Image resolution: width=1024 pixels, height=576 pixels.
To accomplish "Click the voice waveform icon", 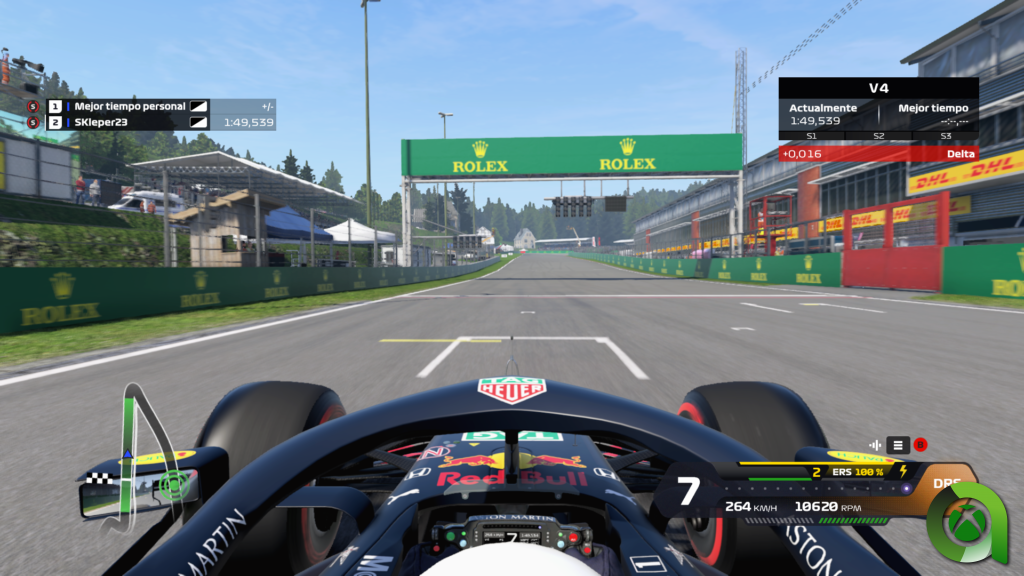I will tap(876, 445).
